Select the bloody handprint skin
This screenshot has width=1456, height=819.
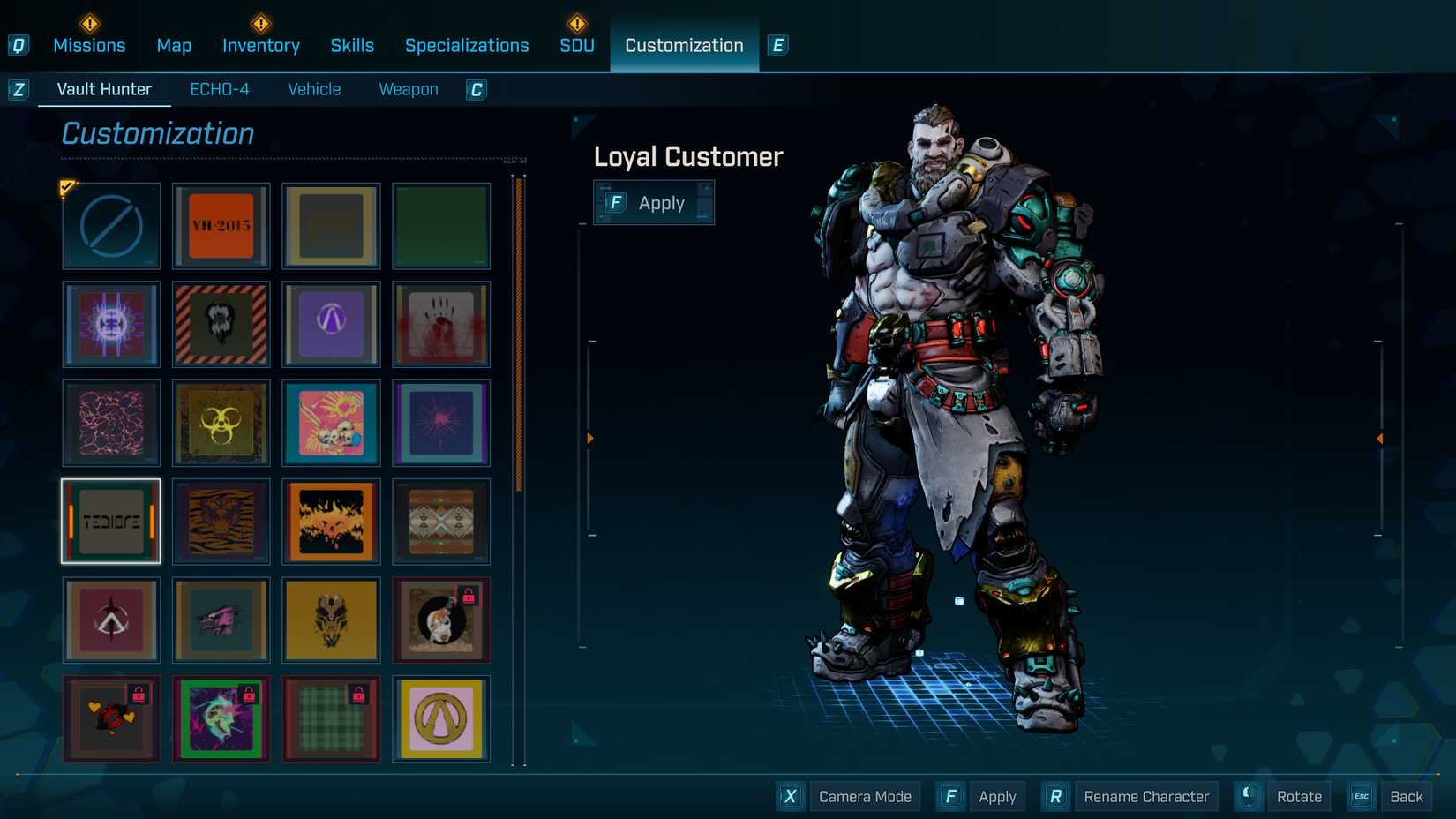click(x=441, y=325)
